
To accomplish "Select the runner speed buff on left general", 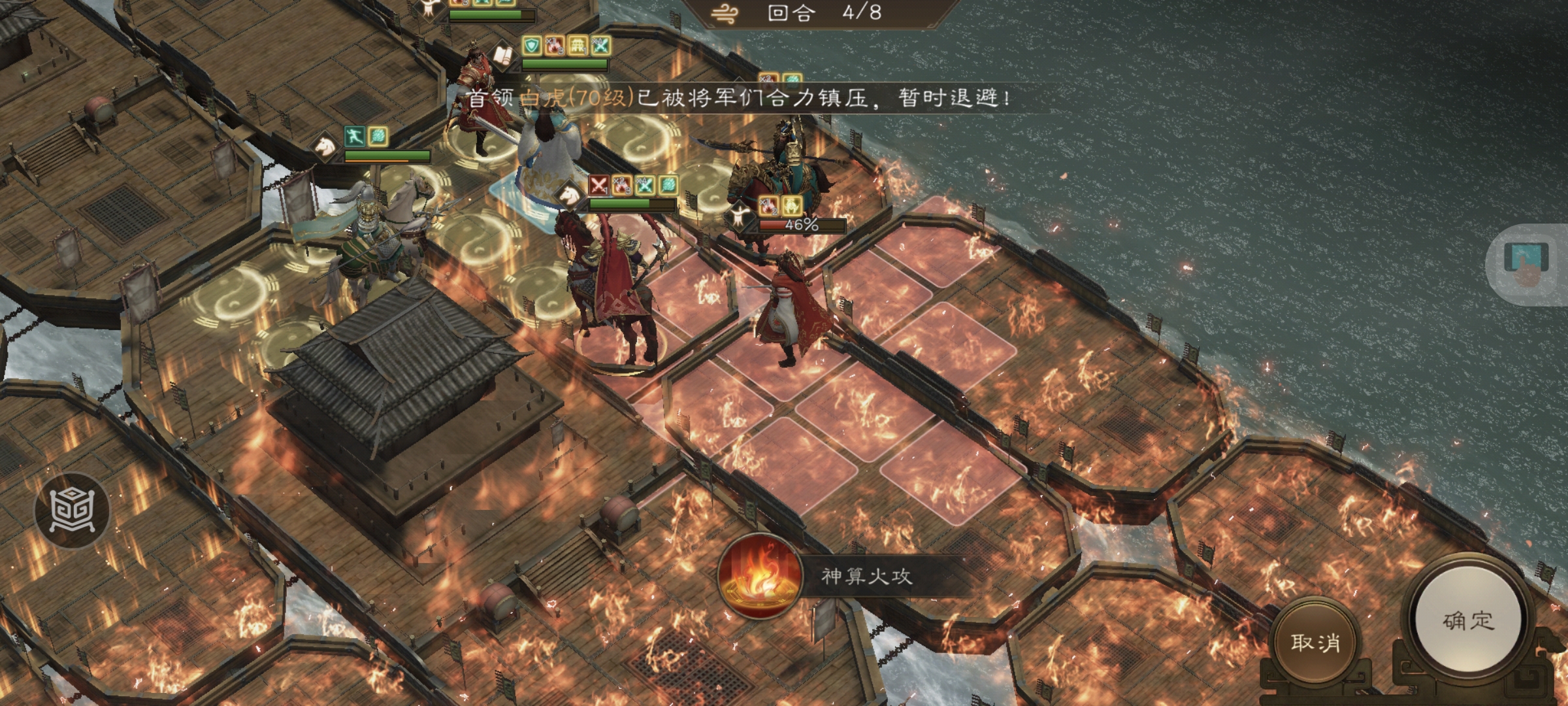I will tap(355, 136).
